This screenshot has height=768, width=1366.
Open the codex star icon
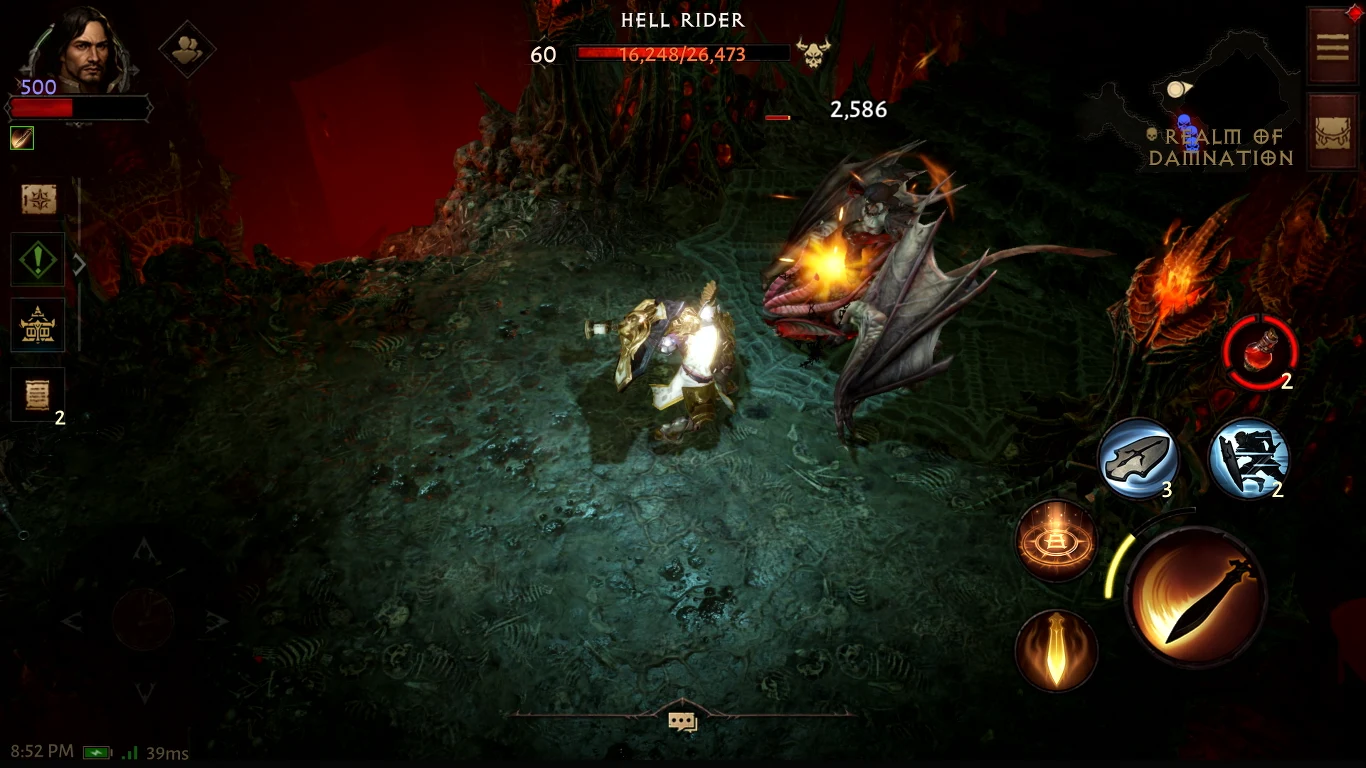[38, 198]
